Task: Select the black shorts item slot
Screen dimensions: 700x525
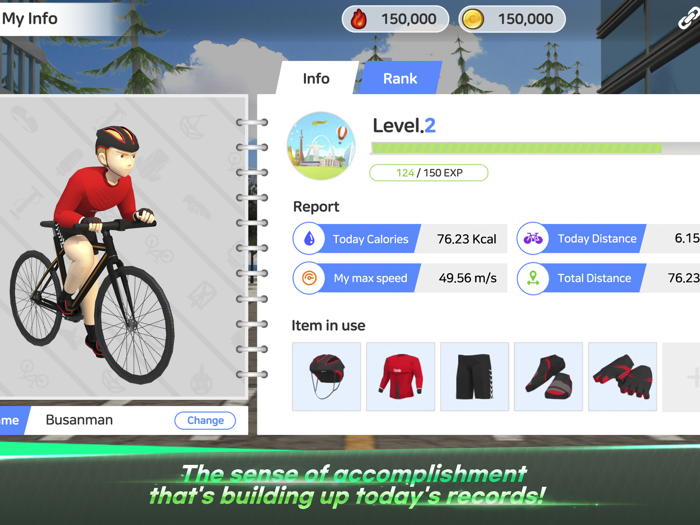Action: tap(474, 377)
